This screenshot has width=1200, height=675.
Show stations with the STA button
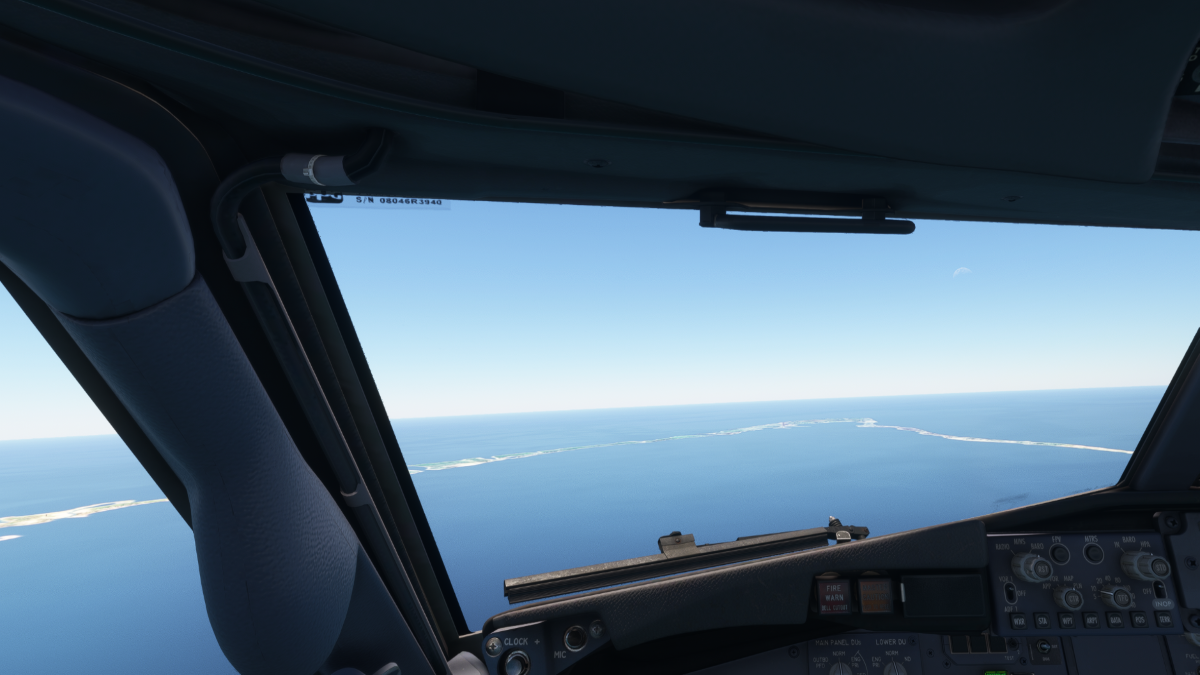1042,621
